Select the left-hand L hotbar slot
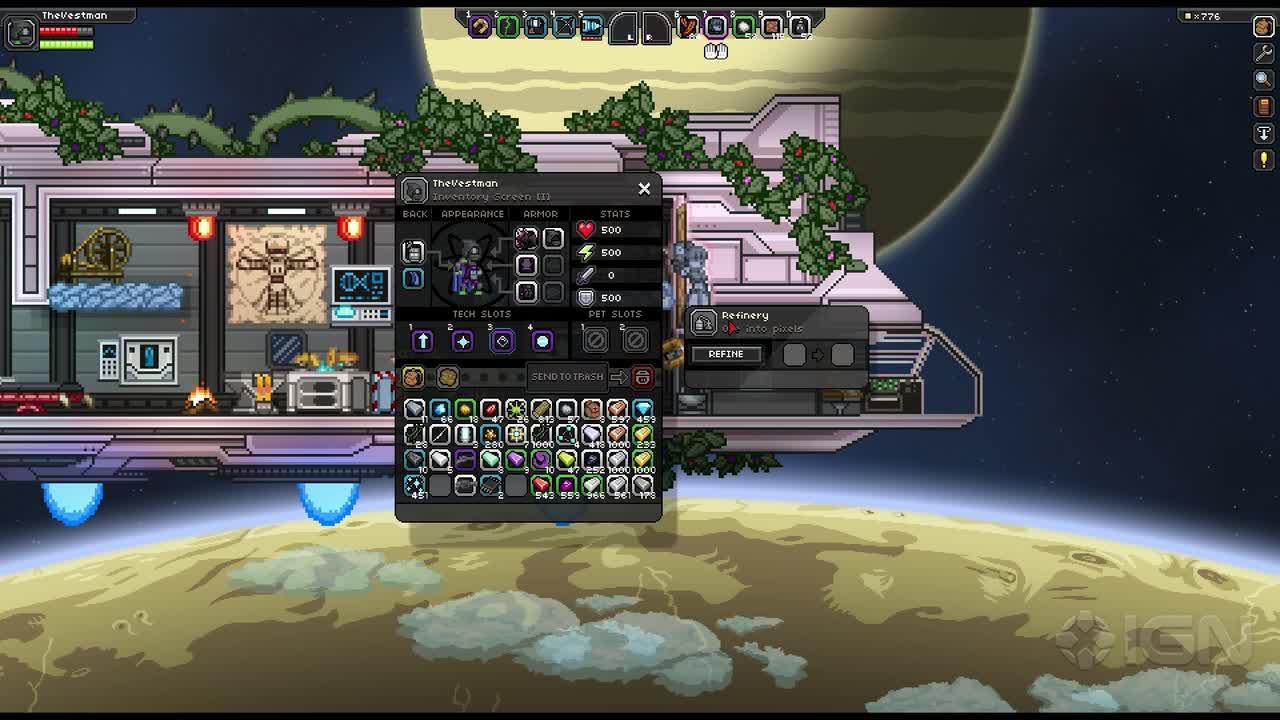 pos(623,28)
